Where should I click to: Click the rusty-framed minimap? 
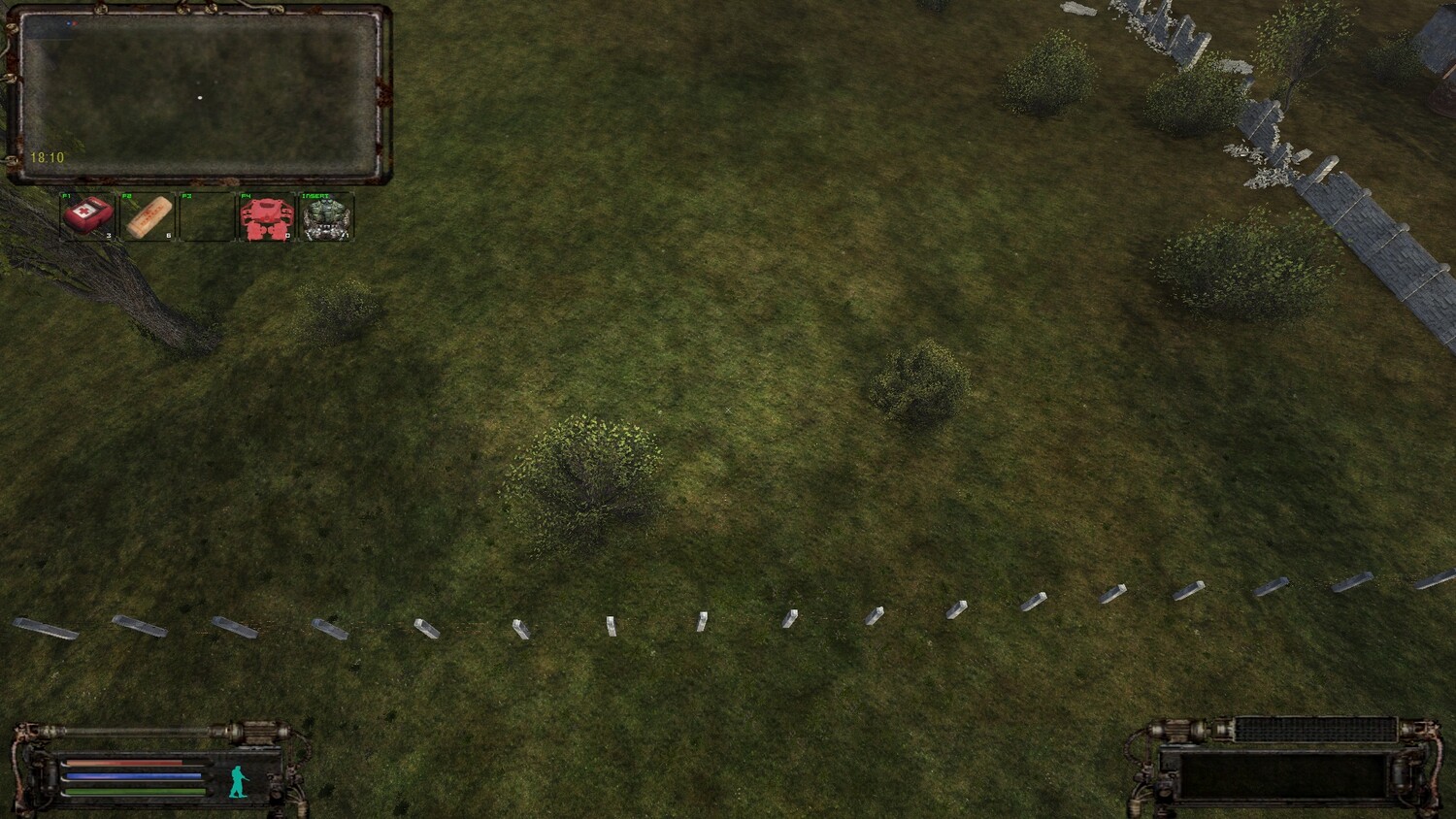[x=199, y=95]
